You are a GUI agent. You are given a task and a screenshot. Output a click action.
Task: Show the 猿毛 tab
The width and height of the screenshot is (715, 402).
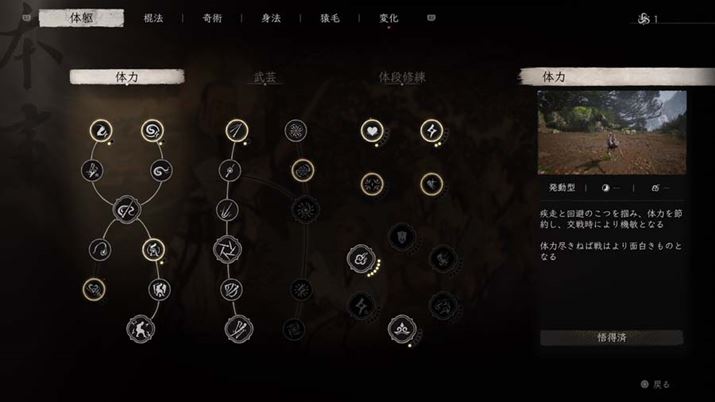click(329, 18)
